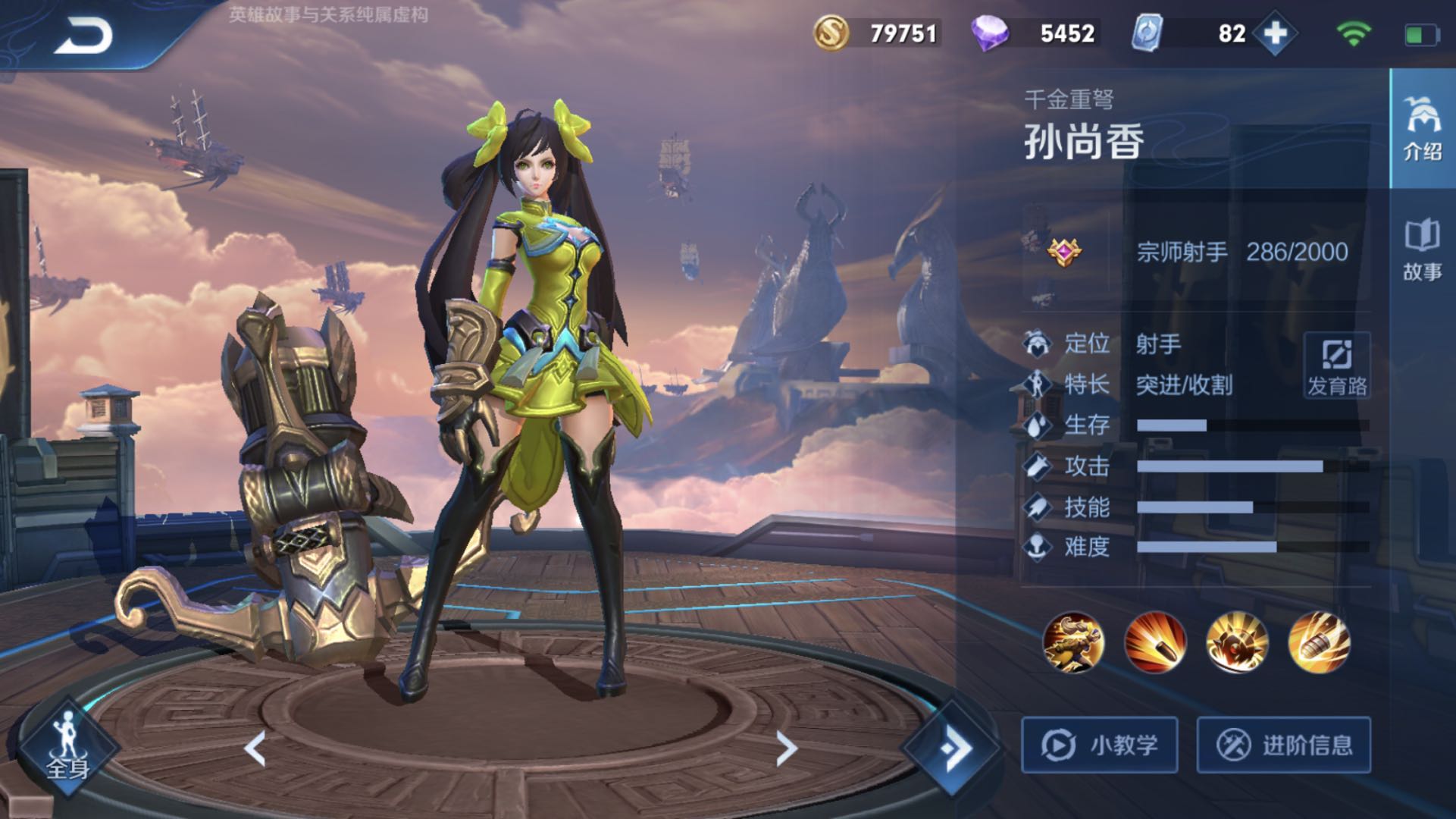This screenshot has height=819, width=1456.
Task: Tap the purple diamond currency icon
Action: 990,33
